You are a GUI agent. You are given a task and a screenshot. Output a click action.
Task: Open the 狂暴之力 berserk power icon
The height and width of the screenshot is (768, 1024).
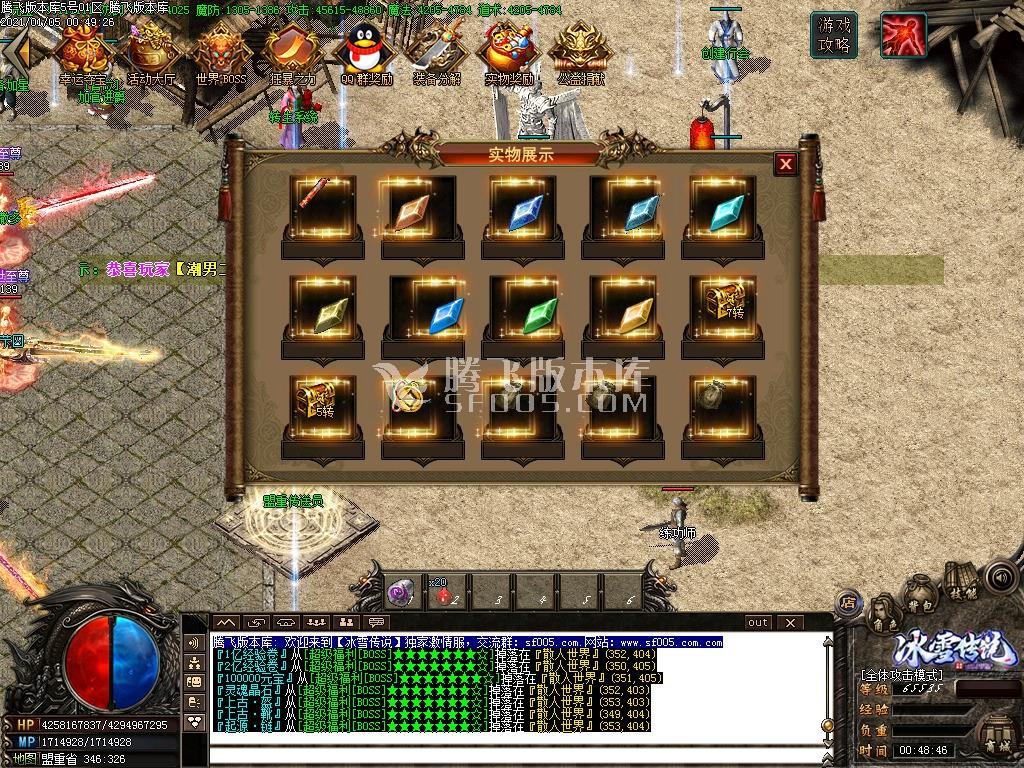(x=288, y=52)
